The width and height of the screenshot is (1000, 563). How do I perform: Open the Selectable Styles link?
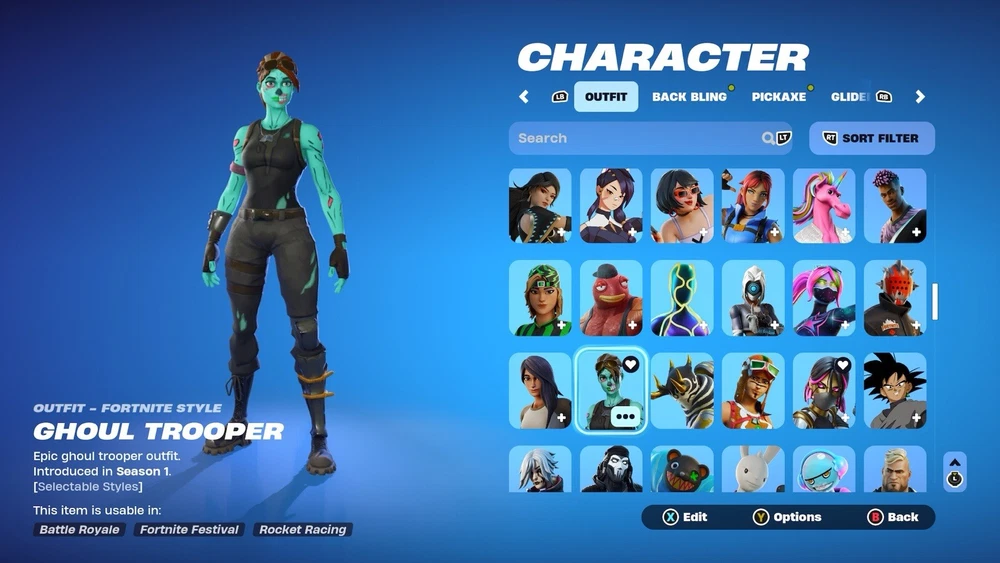click(x=88, y=487)
